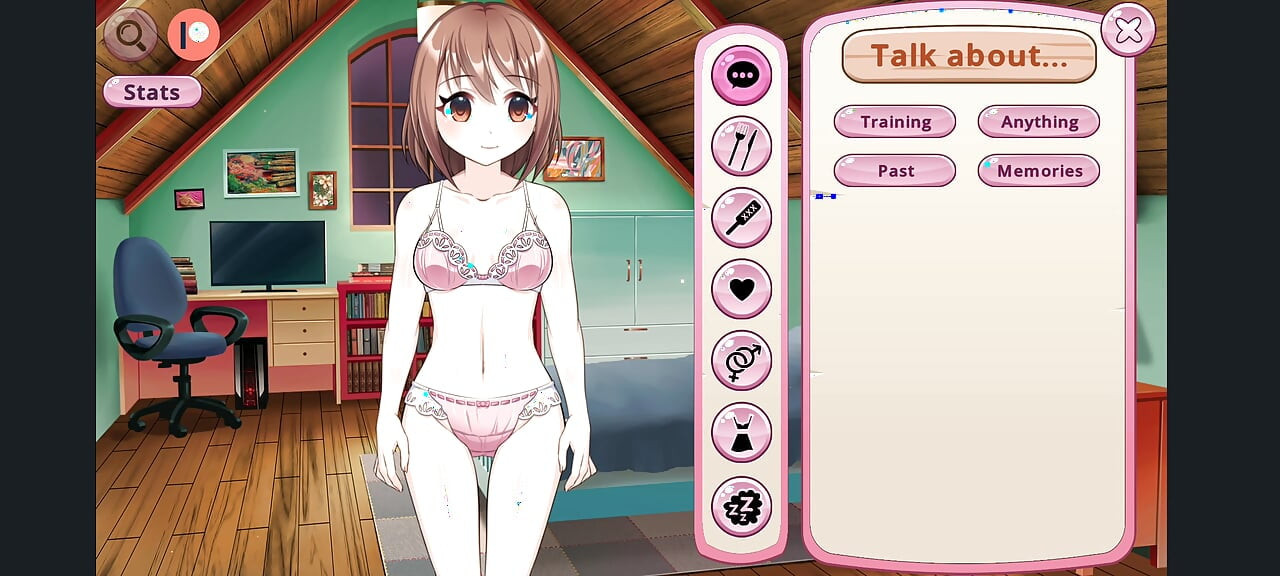This screenshot has width=1280, height=576.
Task: Choose the fork and knife icon
Action: (741, 146)
